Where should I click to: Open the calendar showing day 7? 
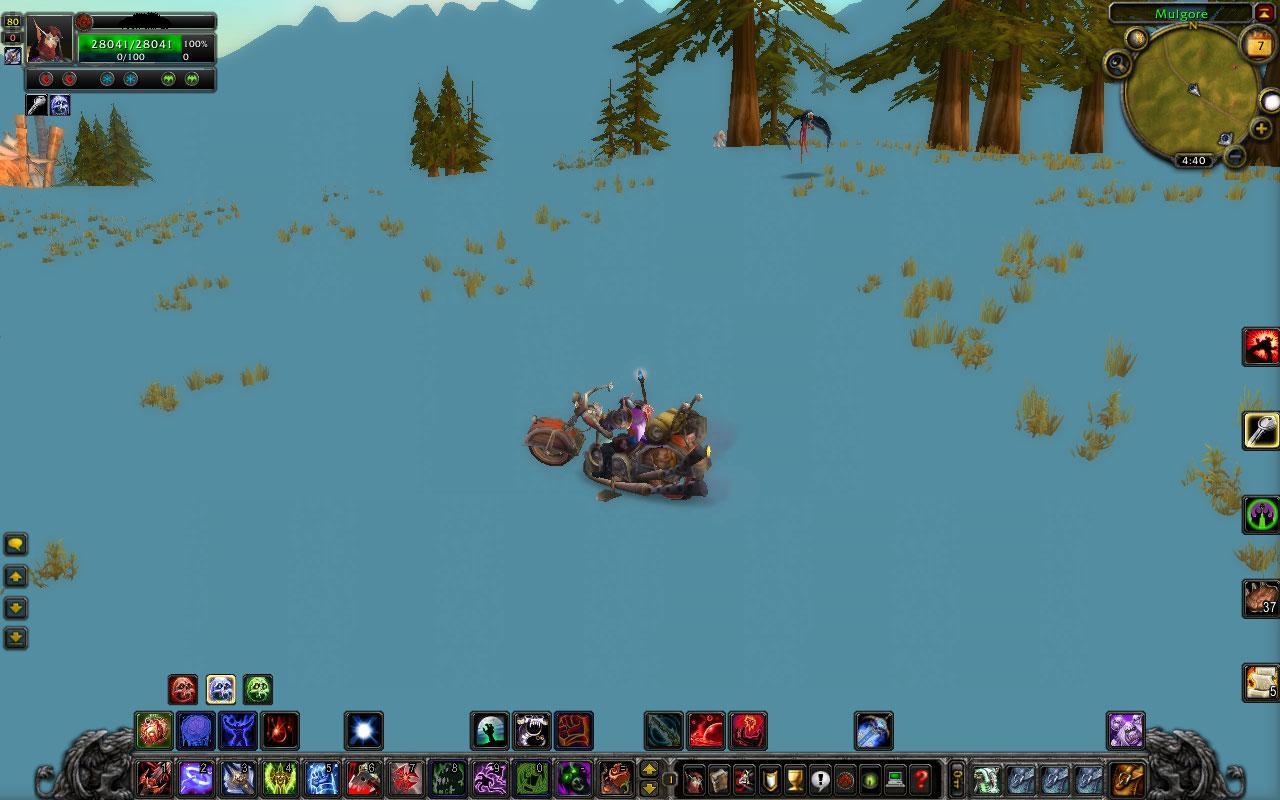tap(1258, 46)
